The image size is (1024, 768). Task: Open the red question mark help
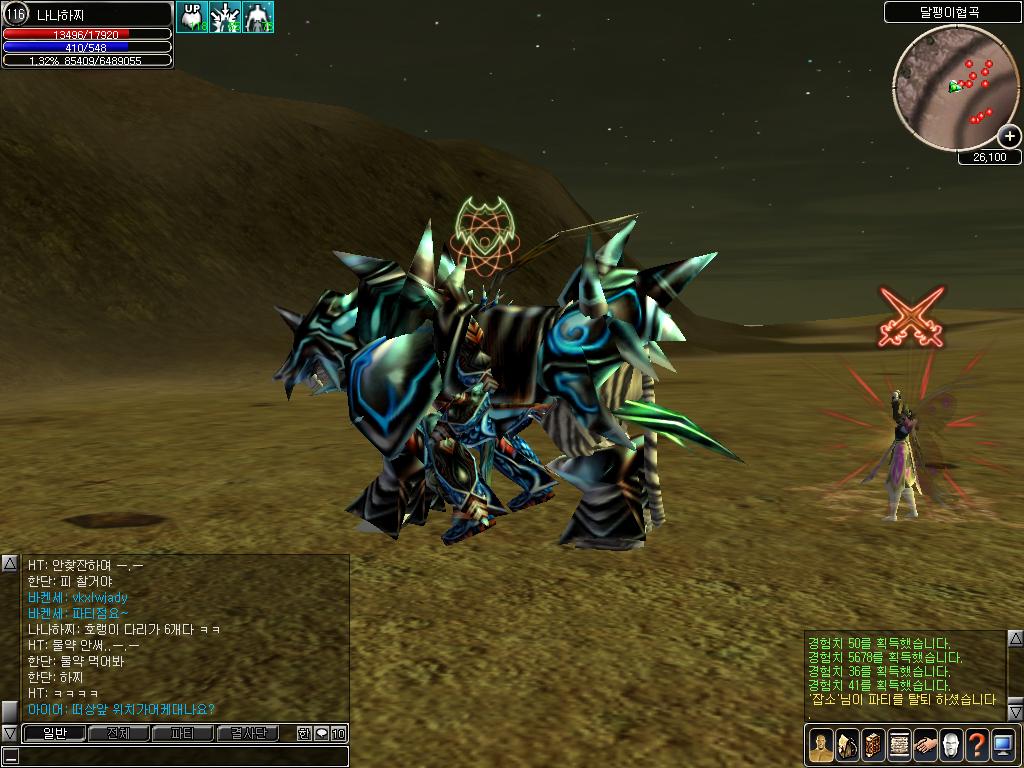(x=977, y=745)
